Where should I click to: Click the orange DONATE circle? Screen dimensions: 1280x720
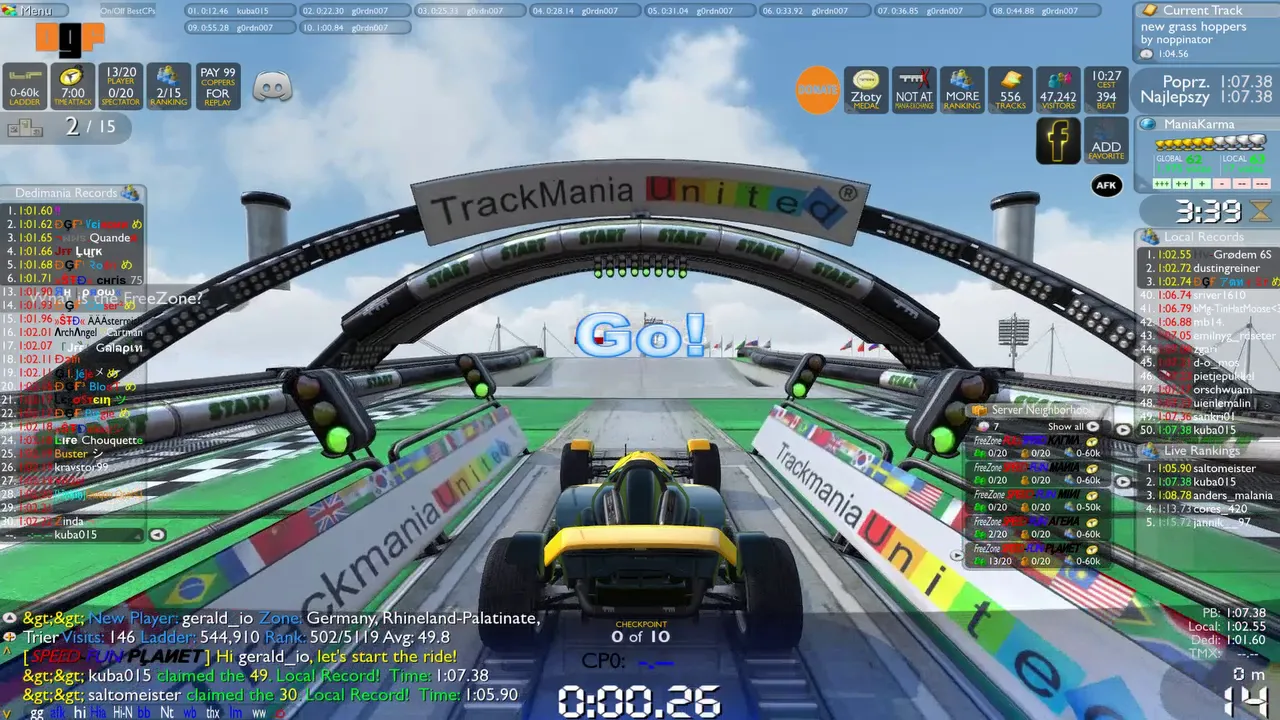(818, 90)
